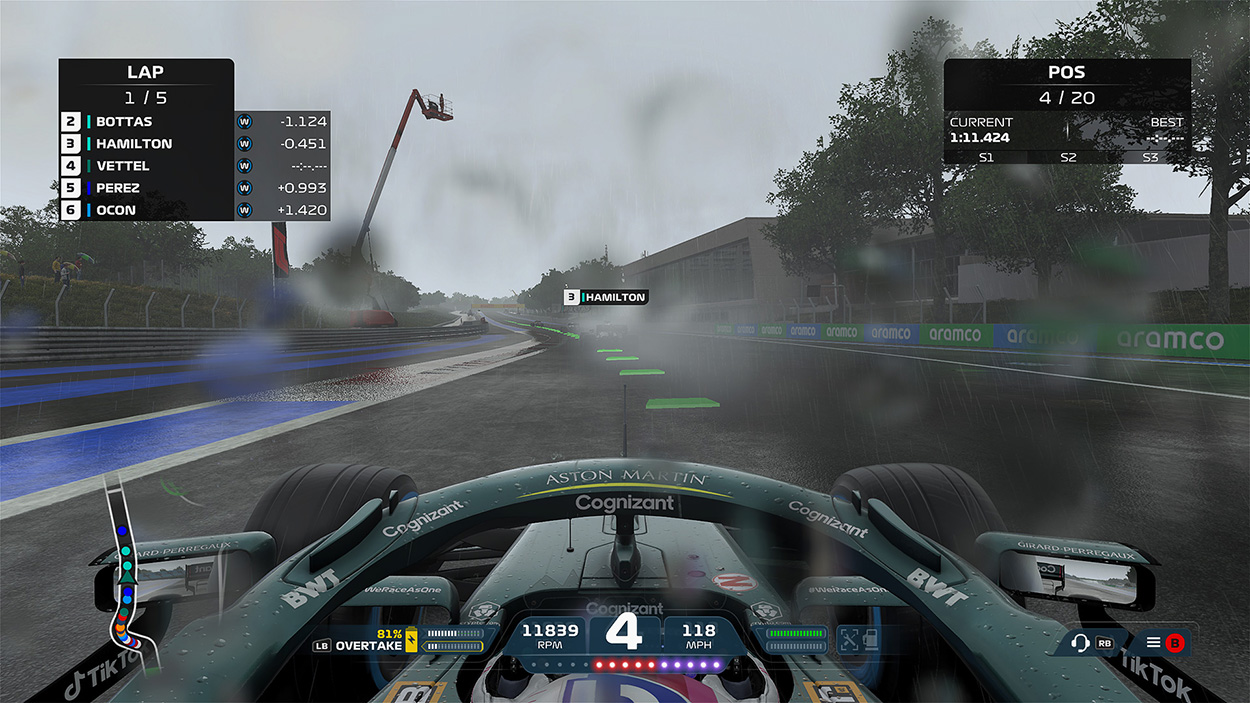Open the multi-function display menu icon
This screenshot has width=1250, height=703.
1153,643
